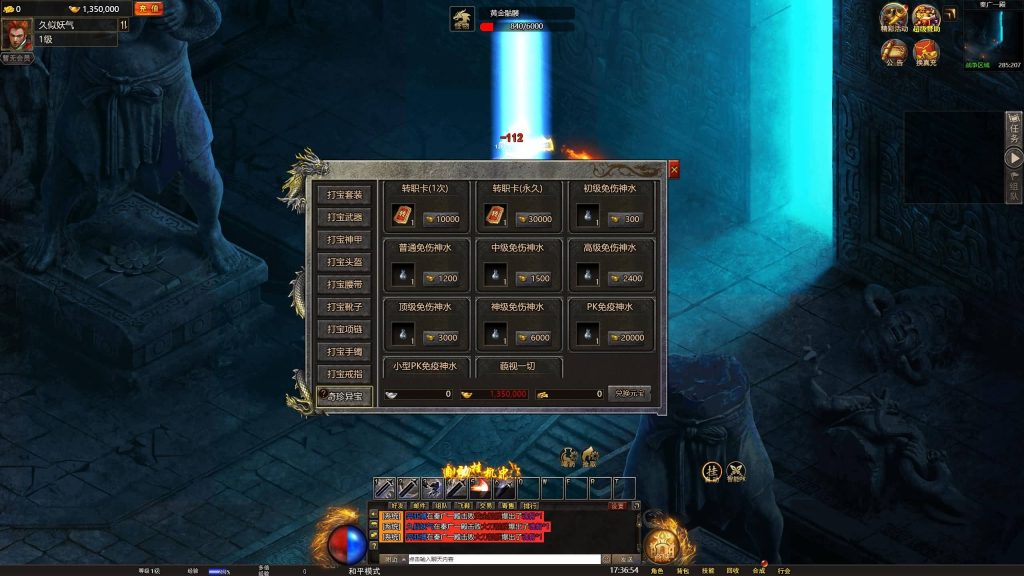
Task: Open the 公告 announcements icon
Action: tap(894, 51)
